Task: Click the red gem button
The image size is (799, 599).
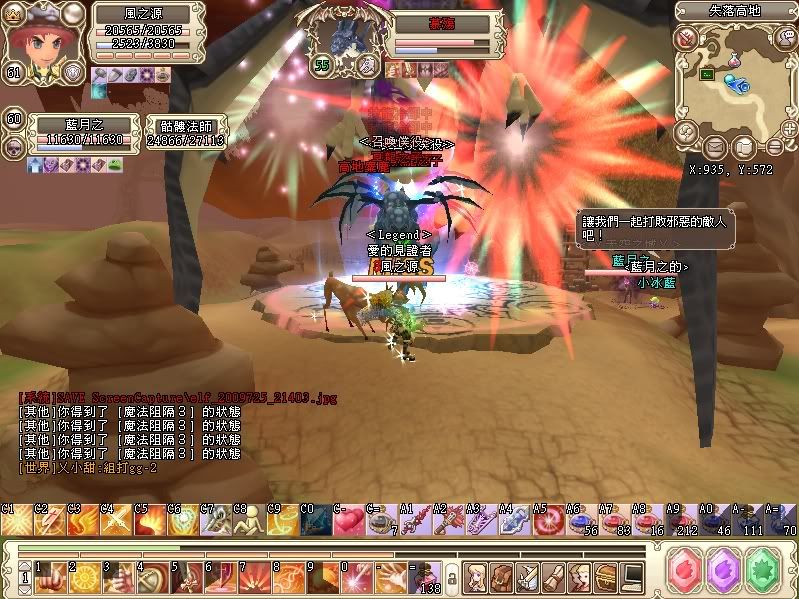Action: (x=683, y=572)
